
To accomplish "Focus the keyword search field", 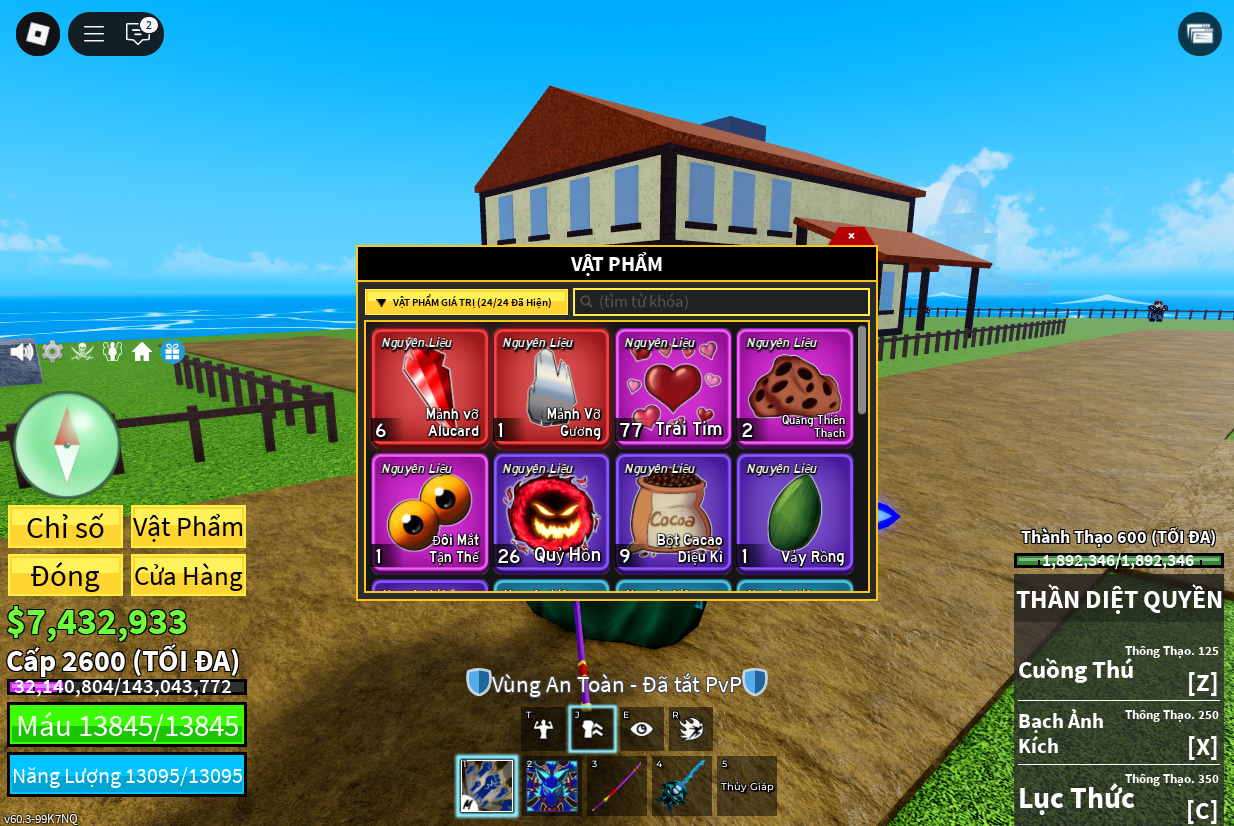I will [721, 302].
